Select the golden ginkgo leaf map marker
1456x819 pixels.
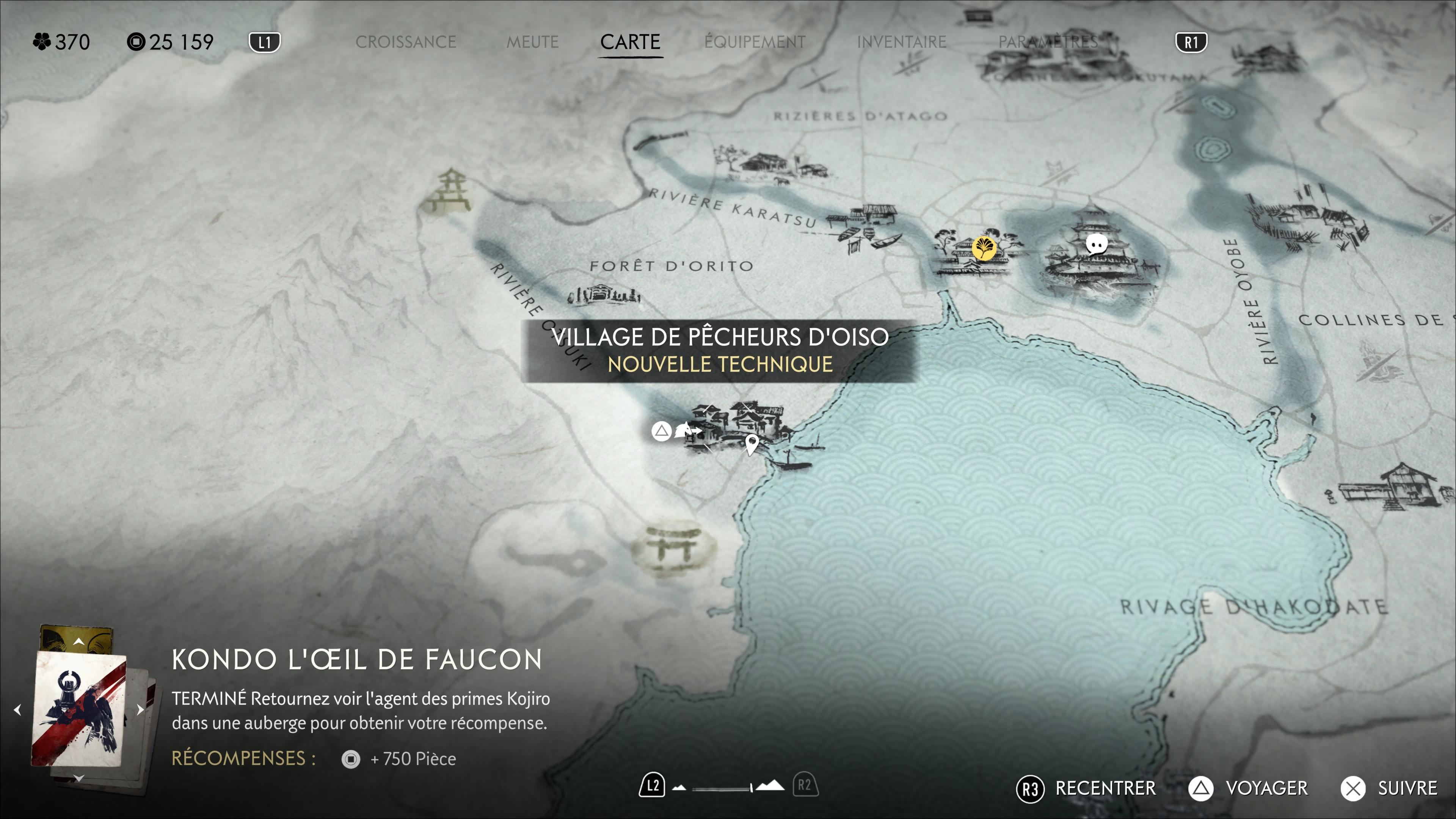[x=984, y=248]
